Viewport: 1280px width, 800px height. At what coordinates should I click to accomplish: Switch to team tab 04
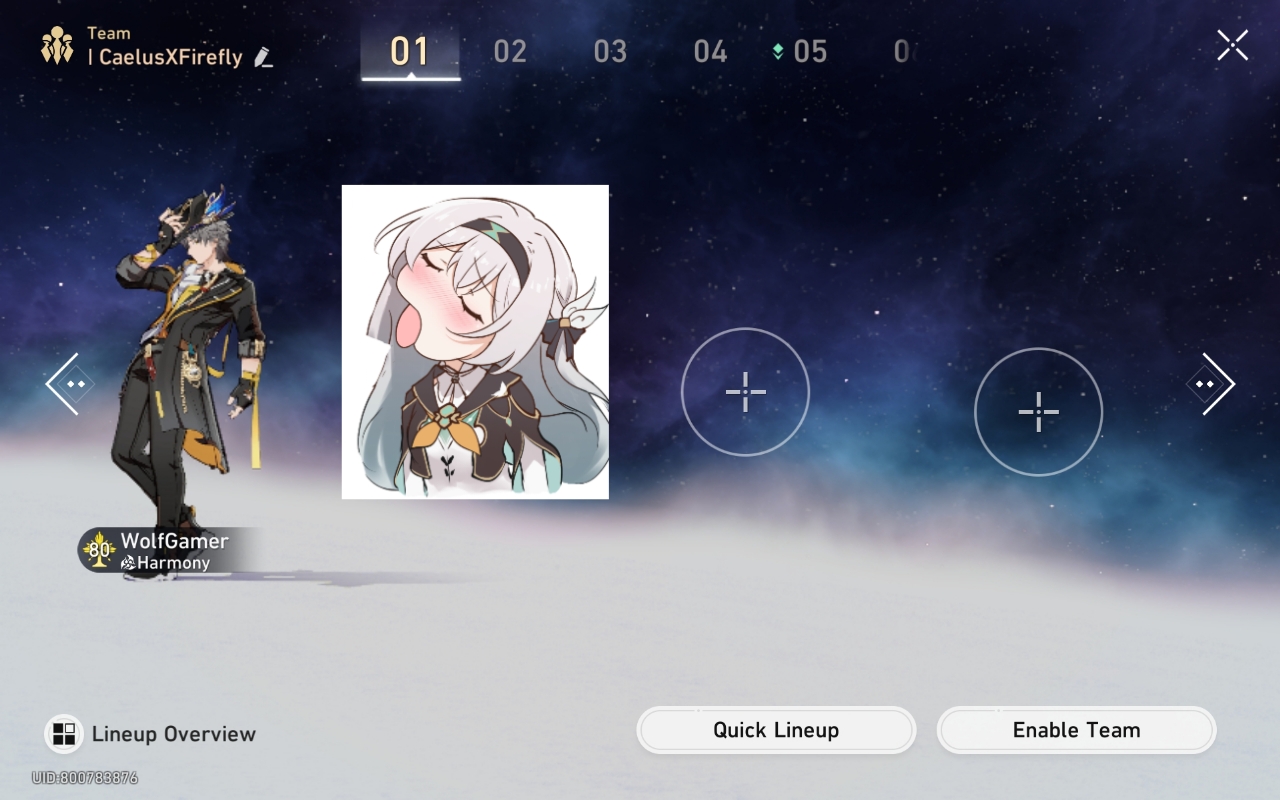point(708,52)
